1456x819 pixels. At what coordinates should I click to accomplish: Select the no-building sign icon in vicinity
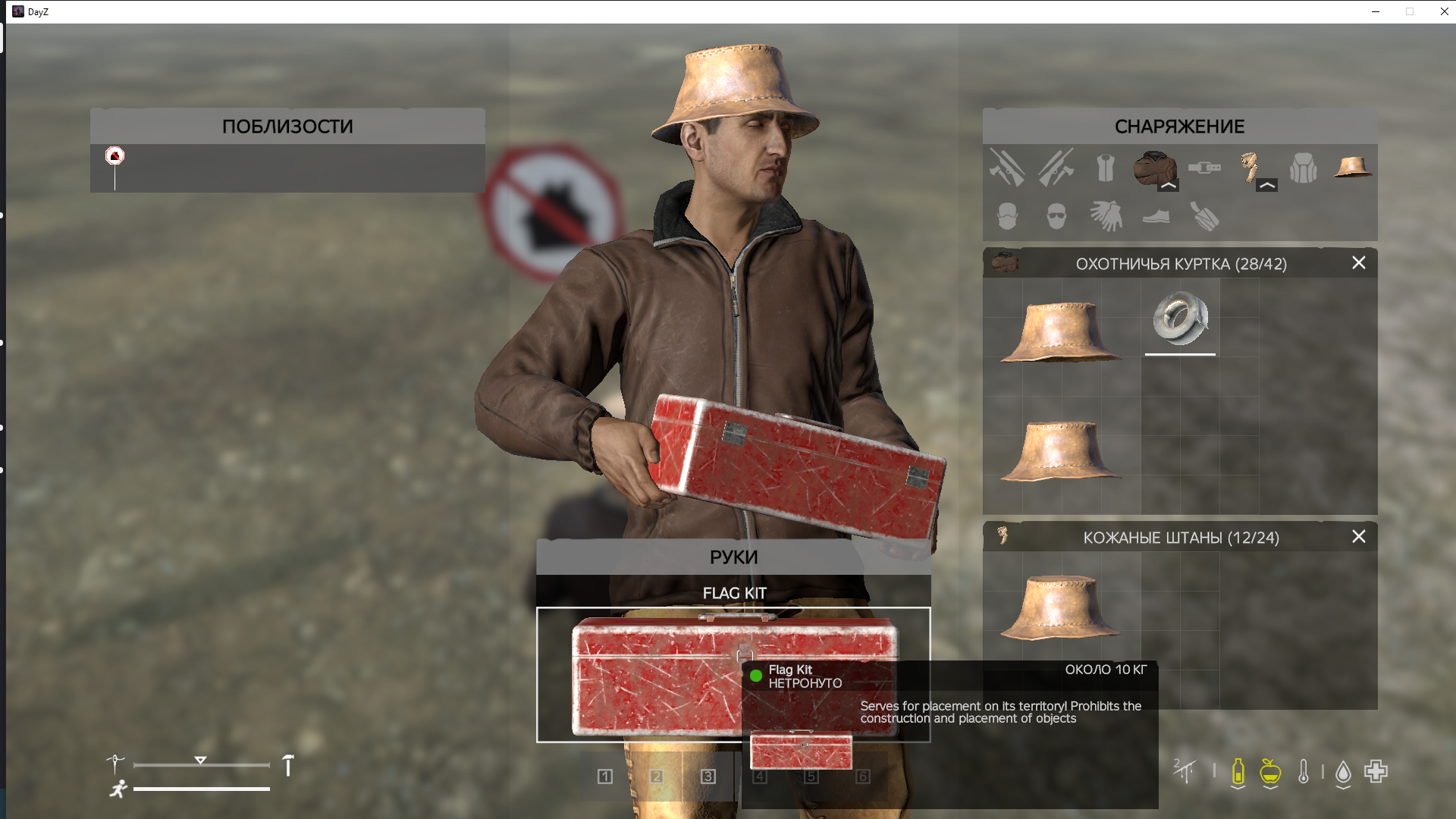coord(115,156)
